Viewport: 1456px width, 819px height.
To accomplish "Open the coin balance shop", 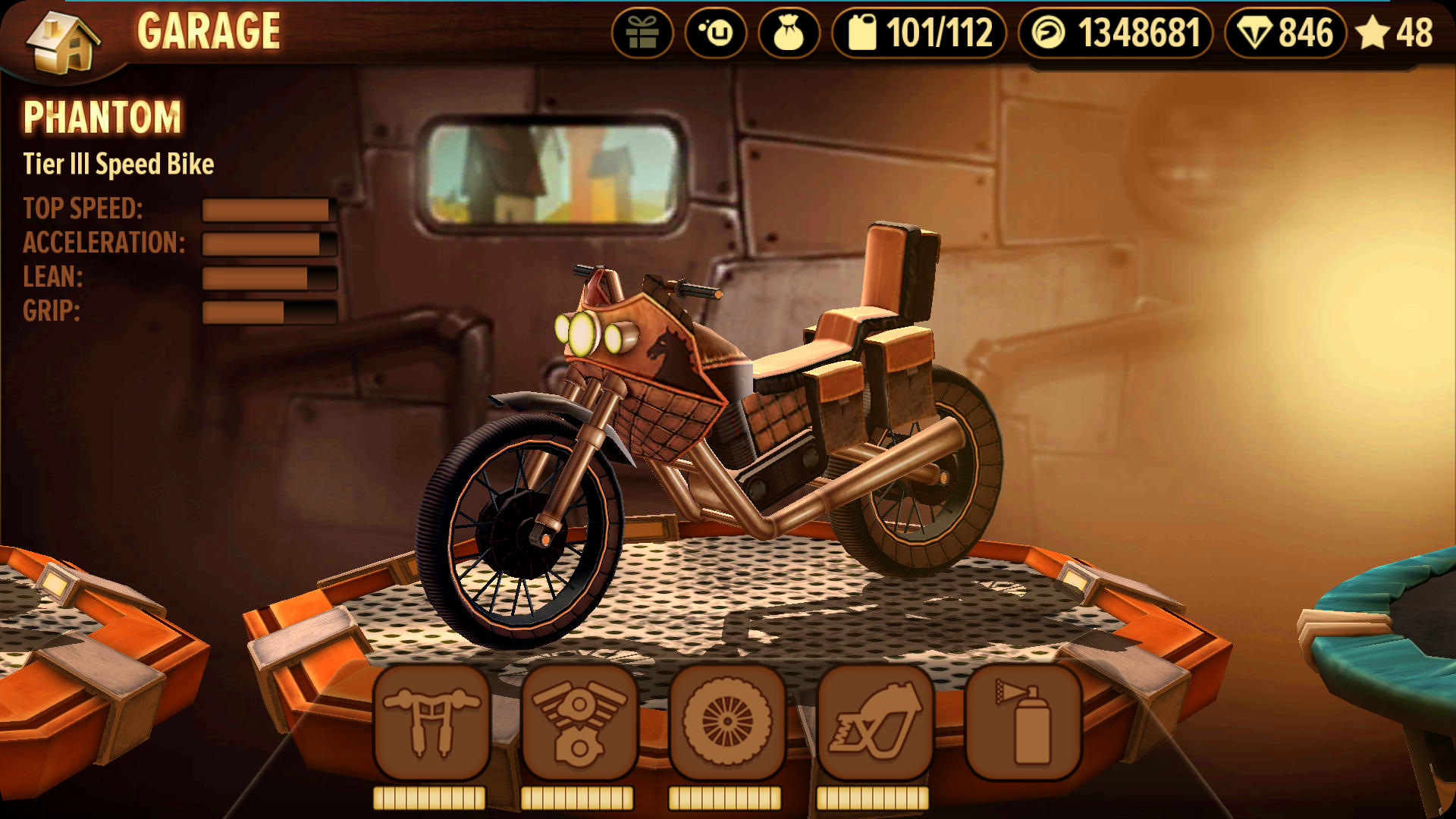I will (1115, 33).
